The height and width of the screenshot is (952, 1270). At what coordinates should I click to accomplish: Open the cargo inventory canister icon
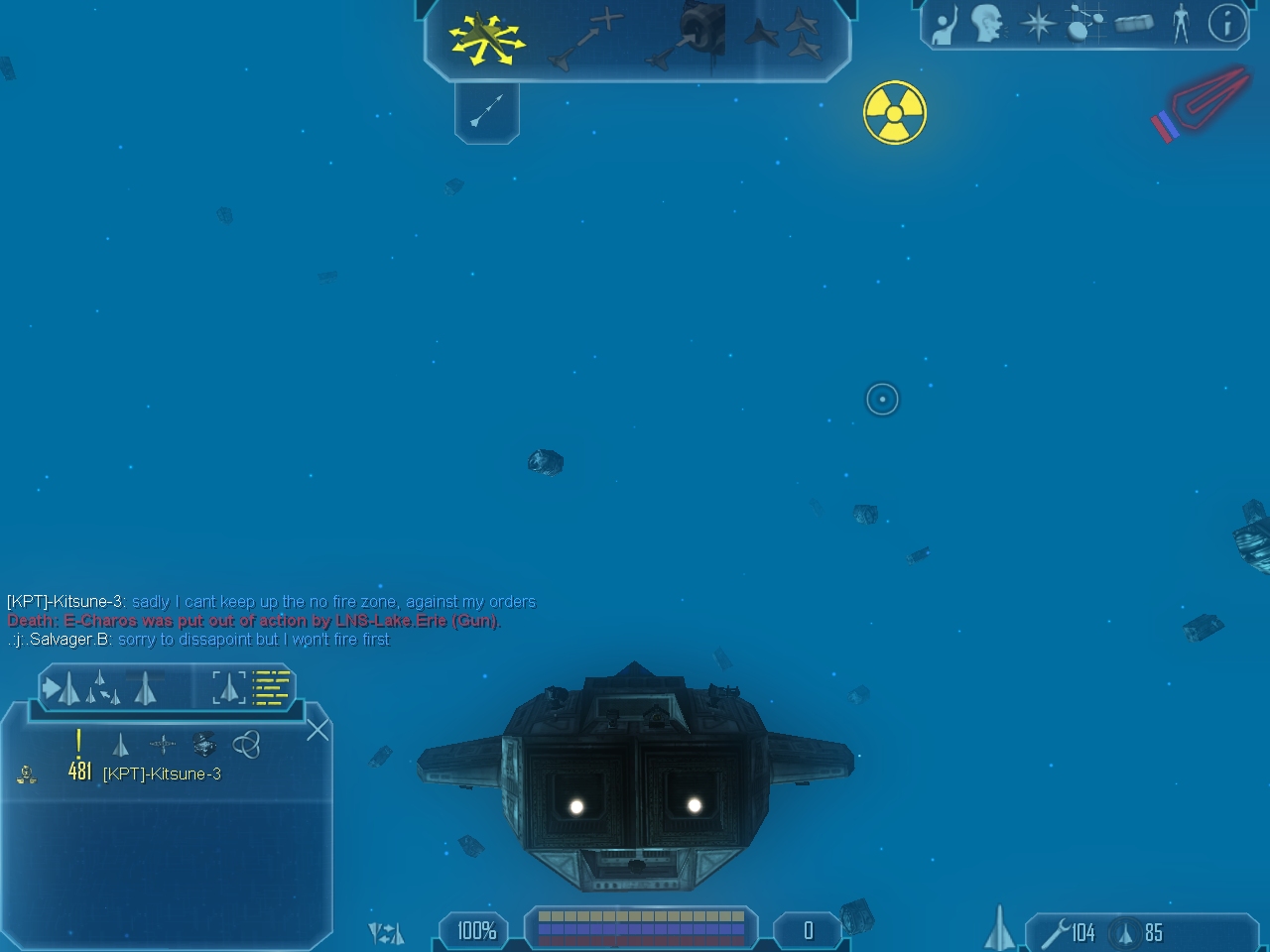(x=1134, y=24)
